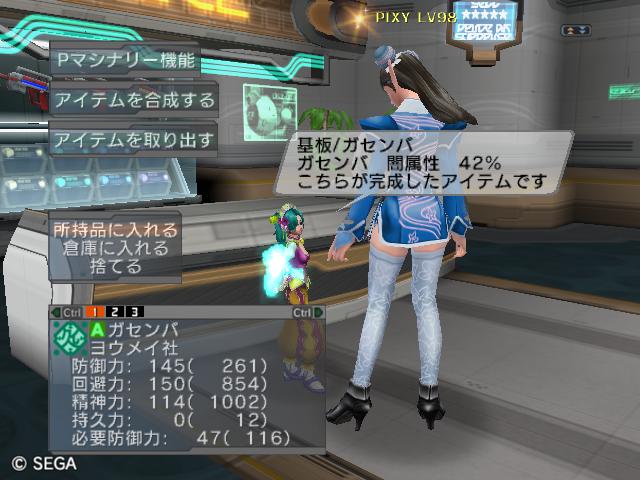The height and width of the screenshot is (480, 640).
Task: Switch to info page tab 1
Action: [97, 313]
